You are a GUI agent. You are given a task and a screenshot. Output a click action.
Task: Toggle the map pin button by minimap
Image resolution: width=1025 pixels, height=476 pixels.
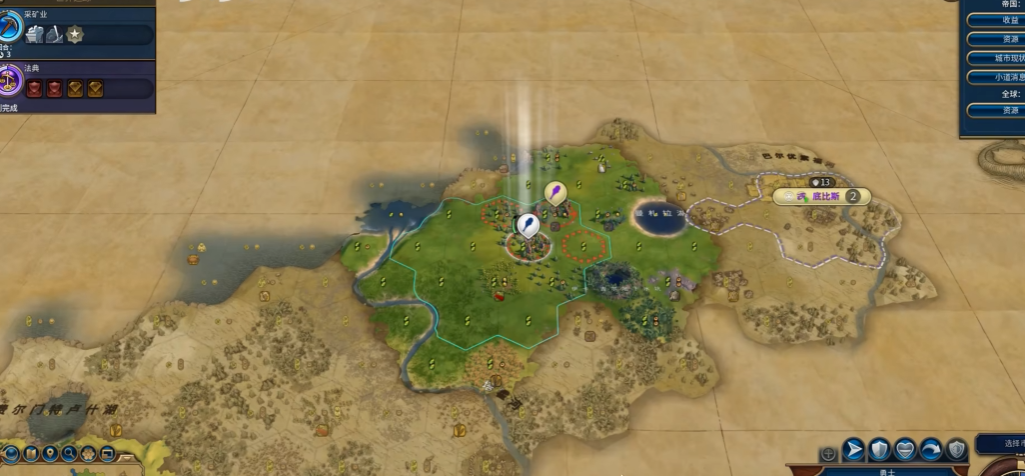[50, 454]
